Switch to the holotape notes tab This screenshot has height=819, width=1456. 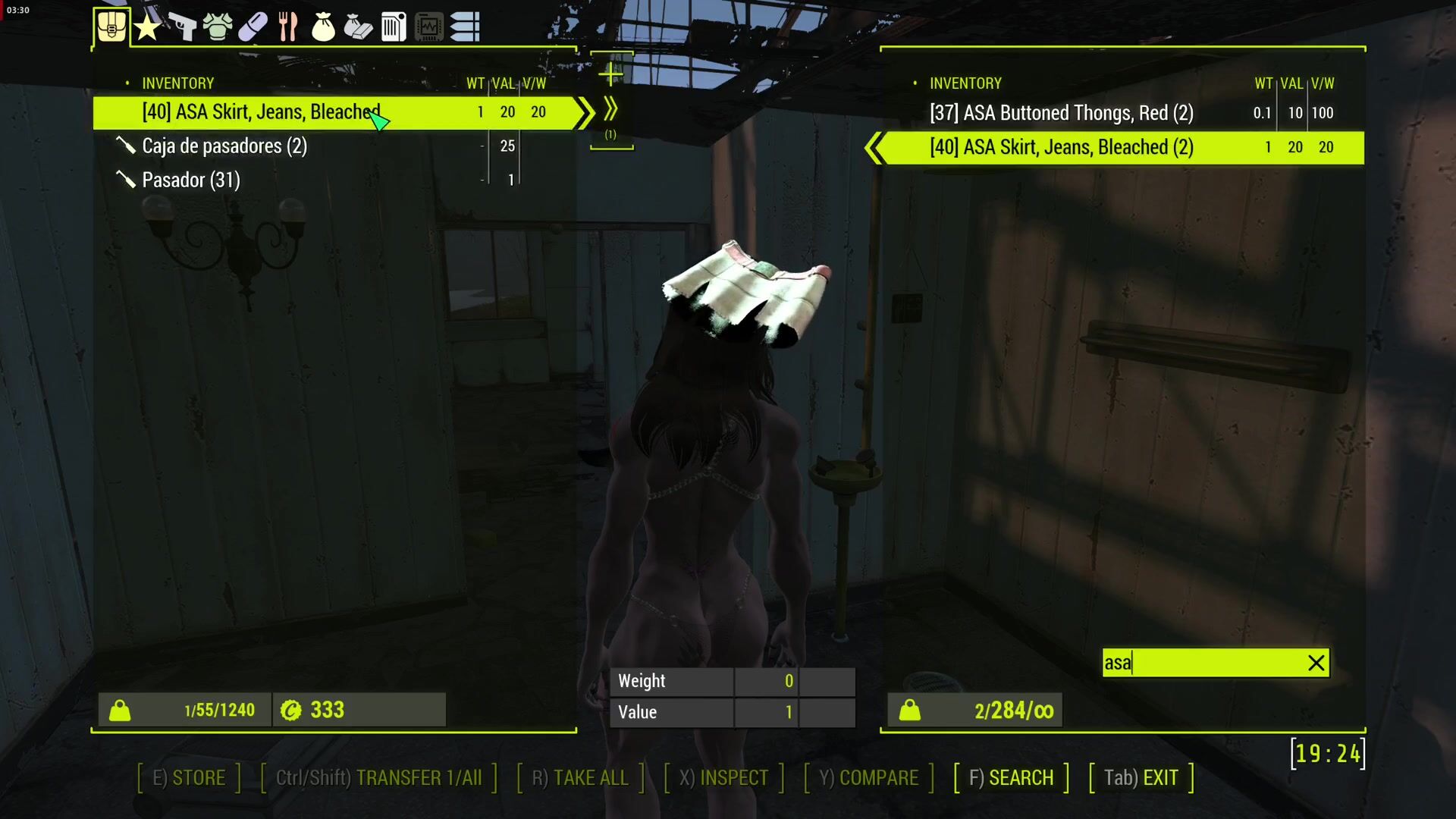[x=394, y=27]
